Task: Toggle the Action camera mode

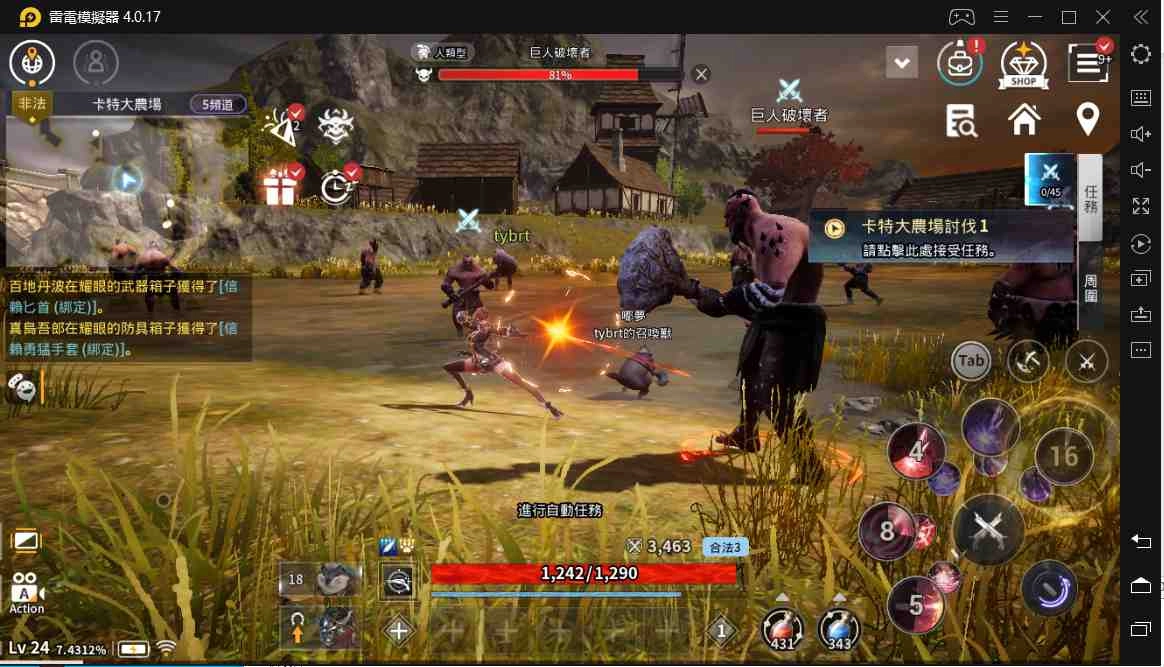Action: (x=26, y=592)
